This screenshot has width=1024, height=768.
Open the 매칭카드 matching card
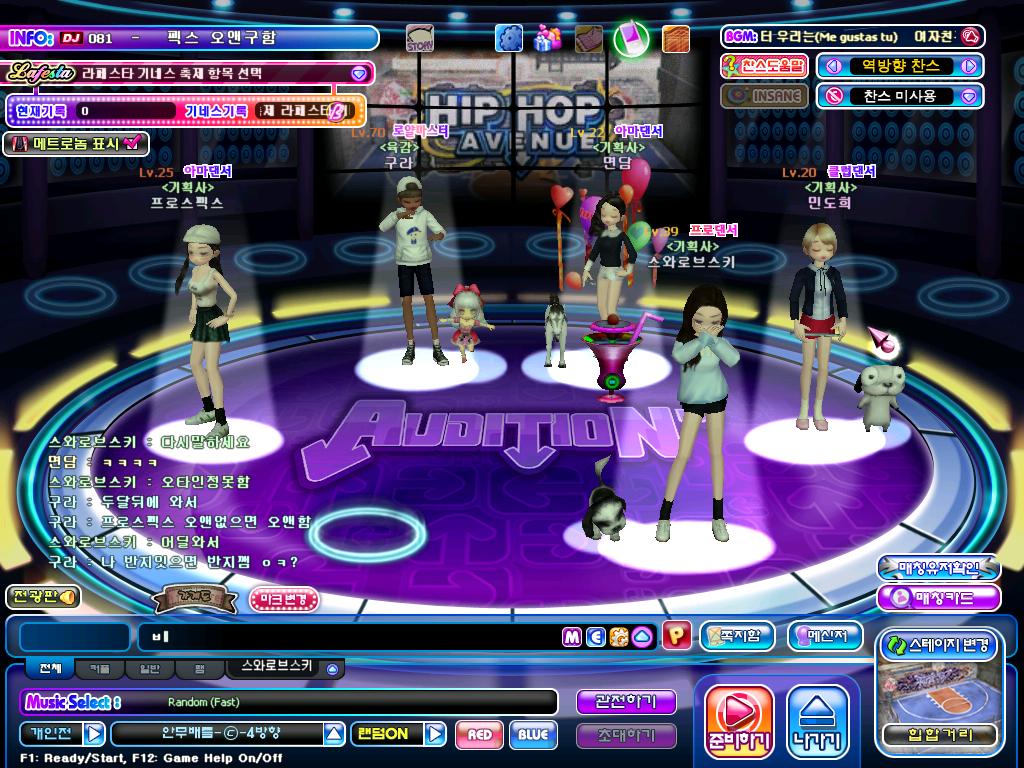(938, 598)
